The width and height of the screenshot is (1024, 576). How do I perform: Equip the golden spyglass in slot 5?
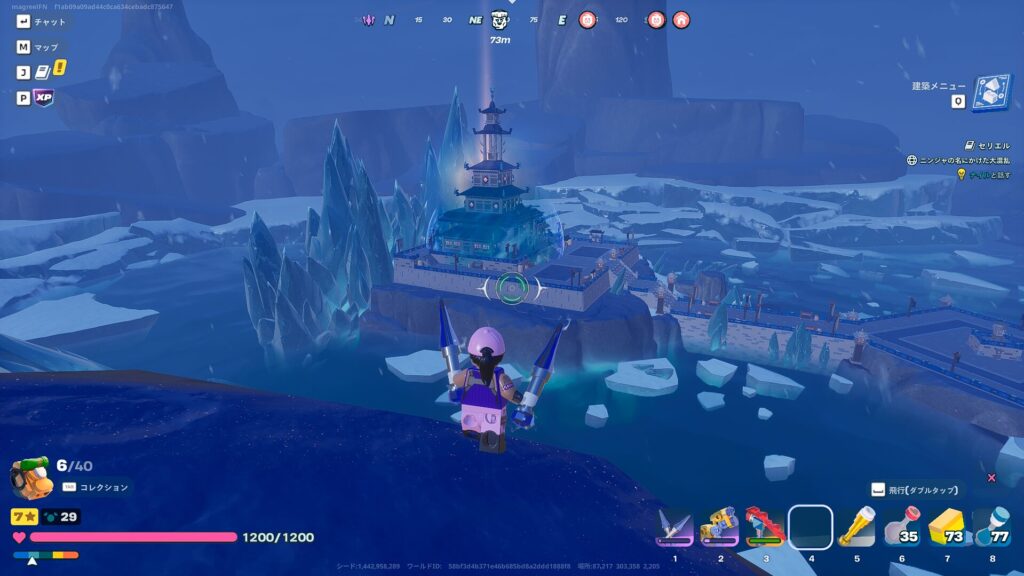(856, 526)
